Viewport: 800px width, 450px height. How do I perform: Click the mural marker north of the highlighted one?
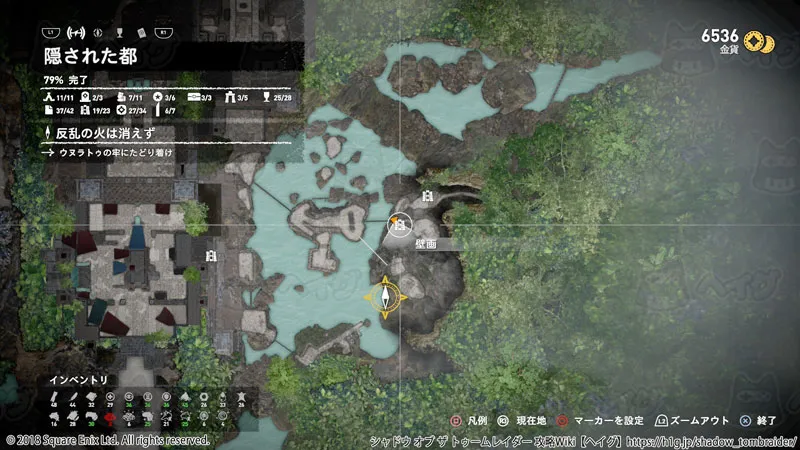coord(427,196)
